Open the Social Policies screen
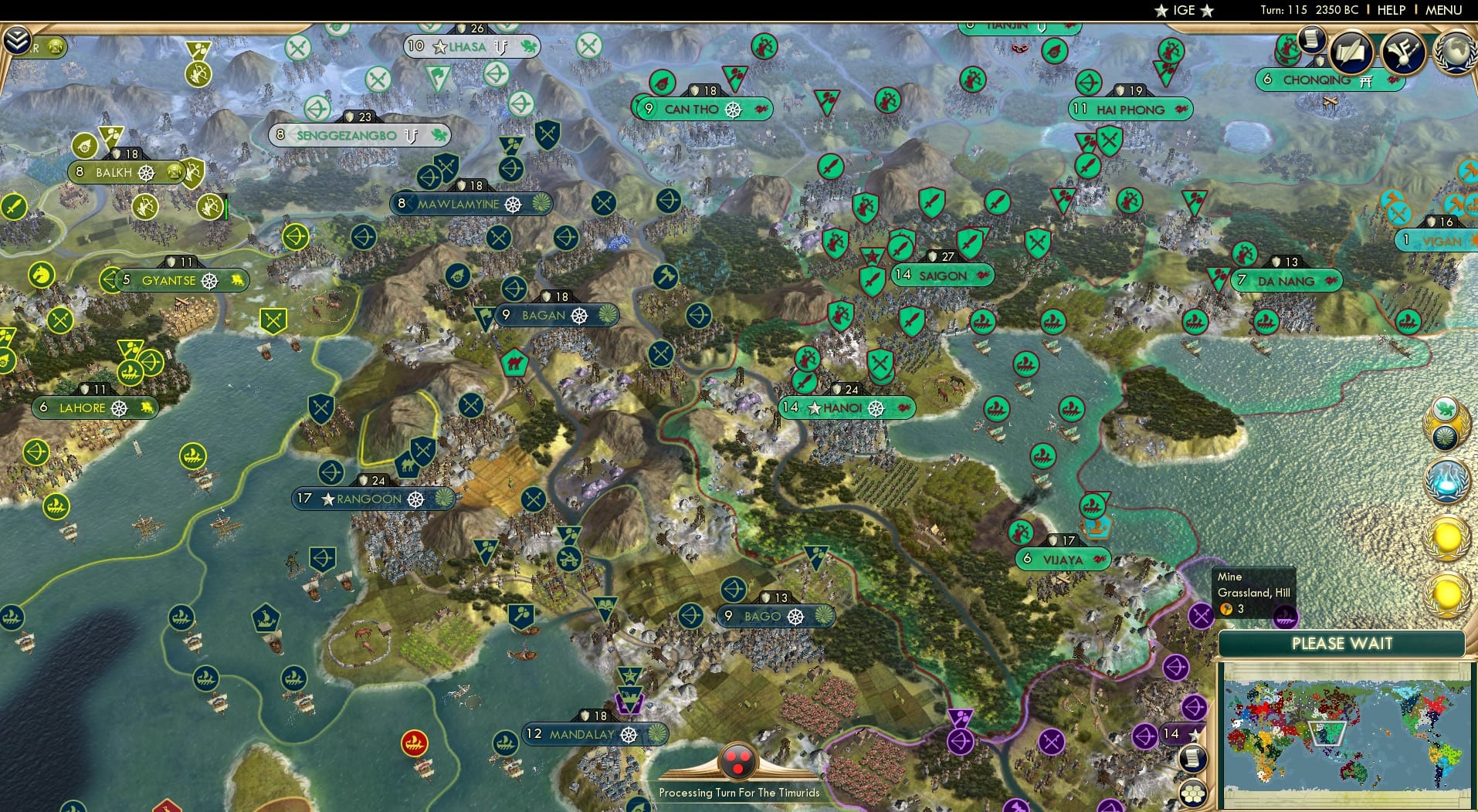 (x=1351, y=50)
